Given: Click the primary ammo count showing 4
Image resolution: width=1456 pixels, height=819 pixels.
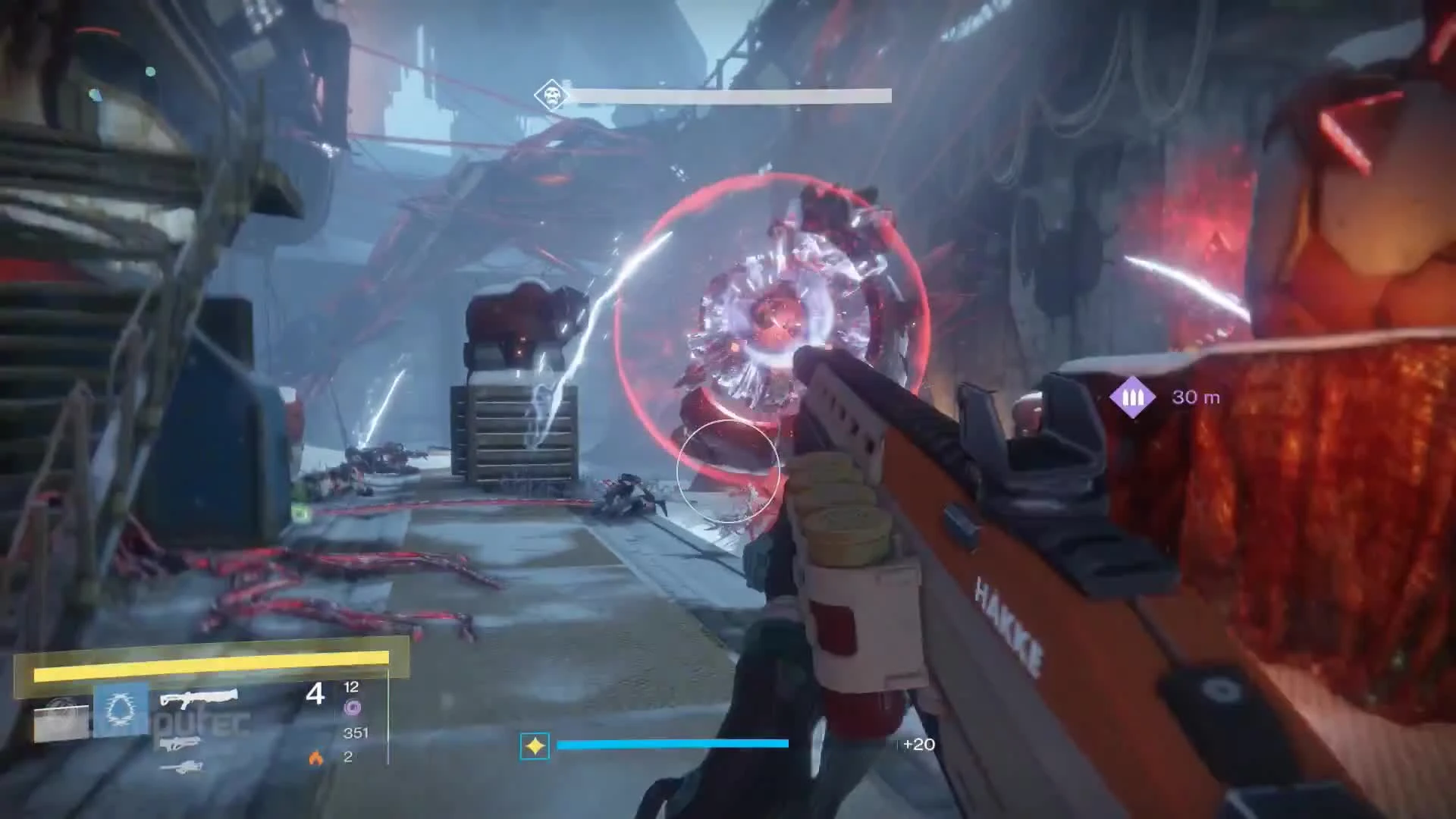Looking at the screenshot, I should [316, 693].
